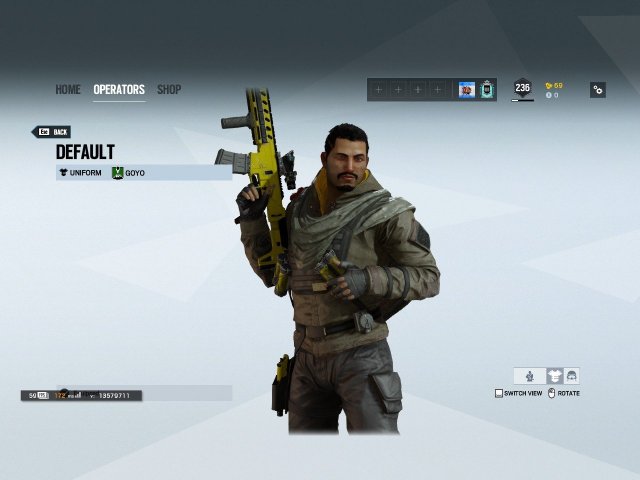The image size is (640, 480).
Task: Open the settings gear icon
Action: coord(597,90)
